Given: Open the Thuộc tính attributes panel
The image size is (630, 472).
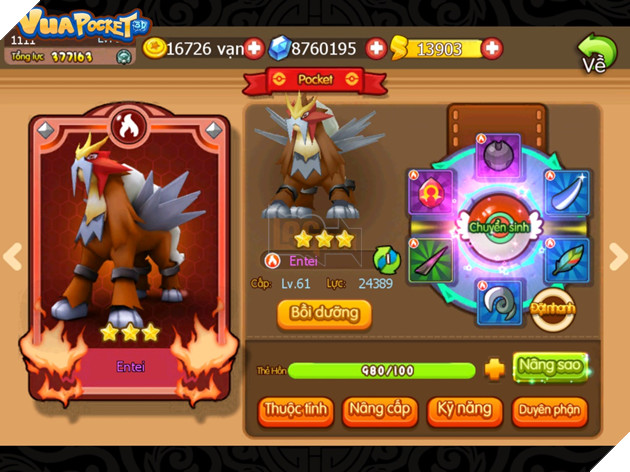Looking at the screenshot, I should (295, 410).
